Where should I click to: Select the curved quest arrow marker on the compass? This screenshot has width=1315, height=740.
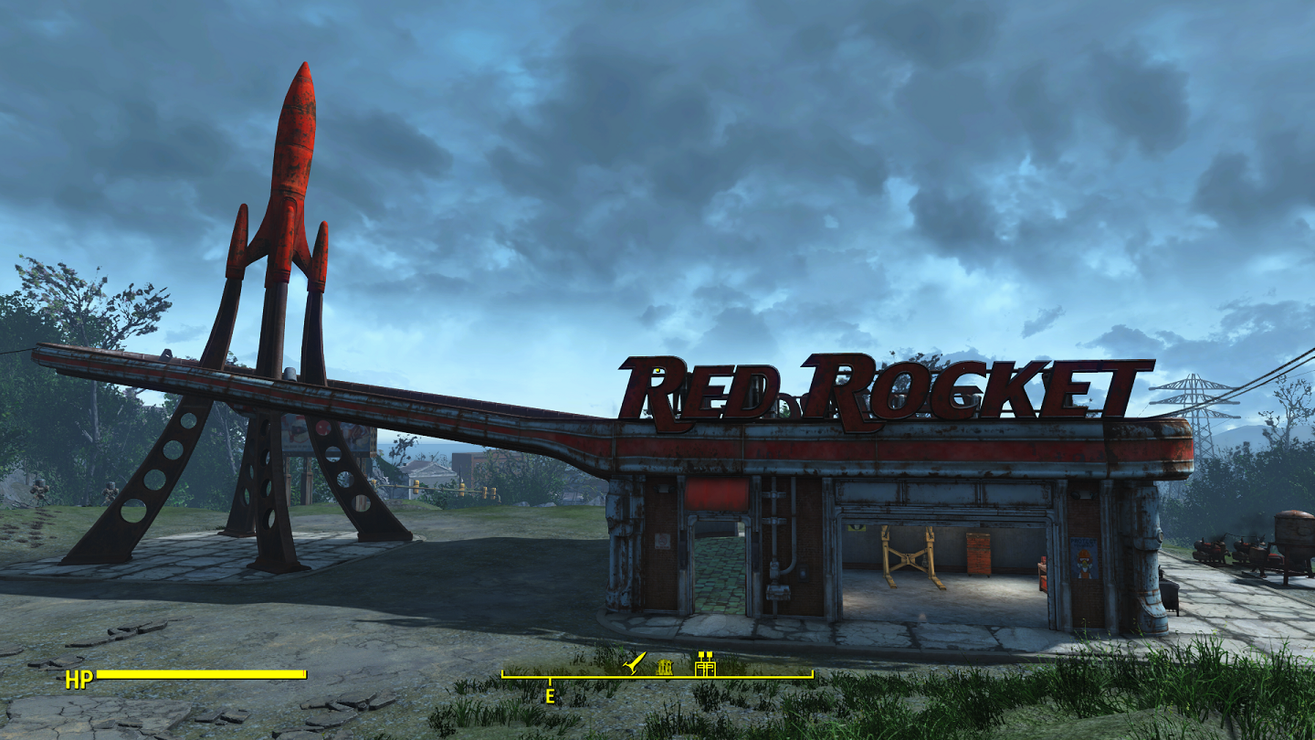coord(632,664)
